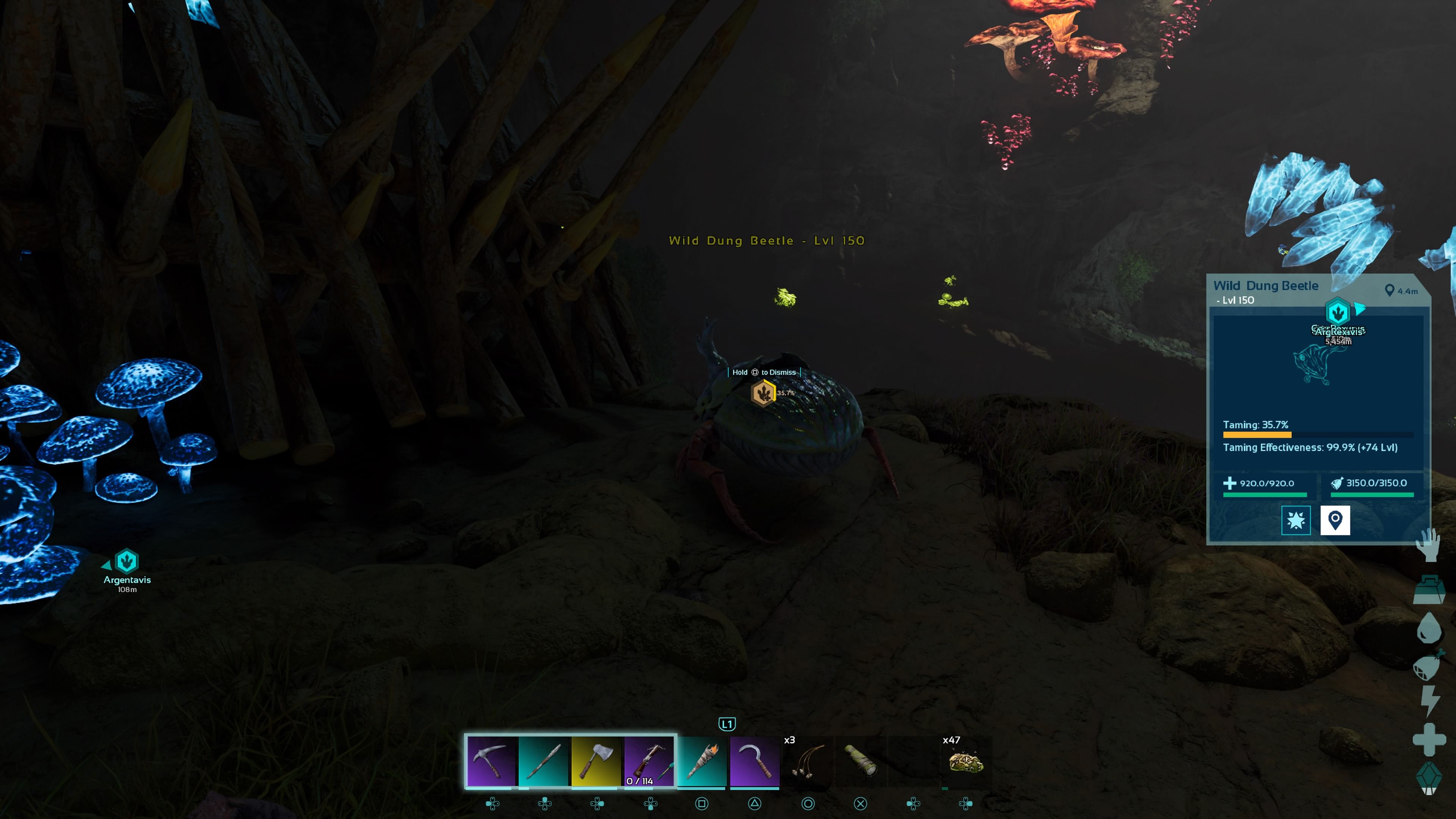The image size is (1456, 819).
Task: Select the x47 item stack slot
Action: (x=966, y=761)
